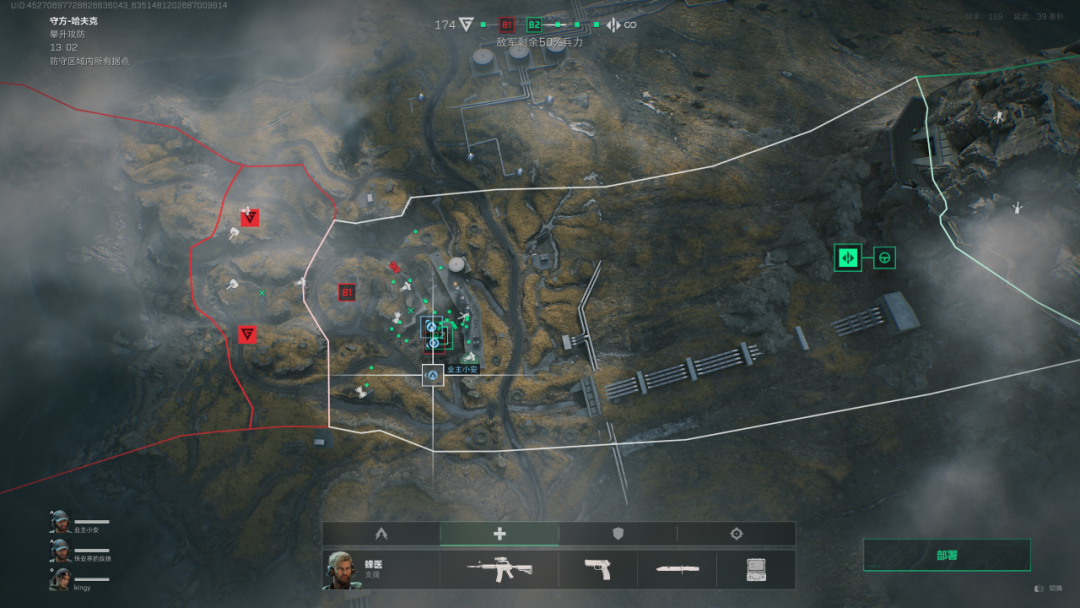Switch to the engineer shield class tab
Viewport: 1080px width, 608px height.
(x=617, y=534)
